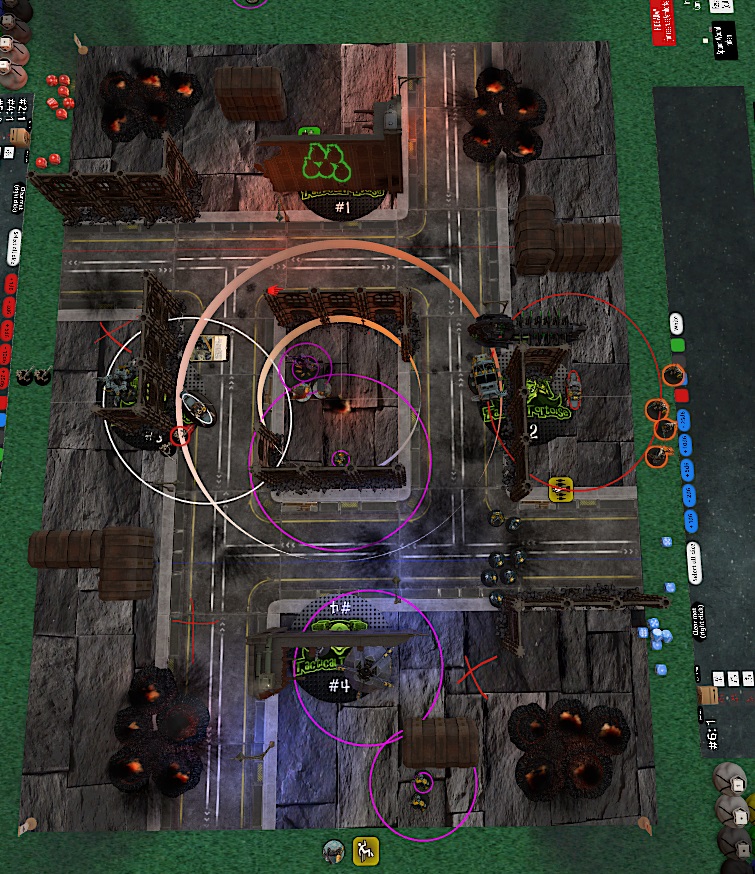
Task: Spawn five dice using the +5d6 button
Action: tap(687, 470)
